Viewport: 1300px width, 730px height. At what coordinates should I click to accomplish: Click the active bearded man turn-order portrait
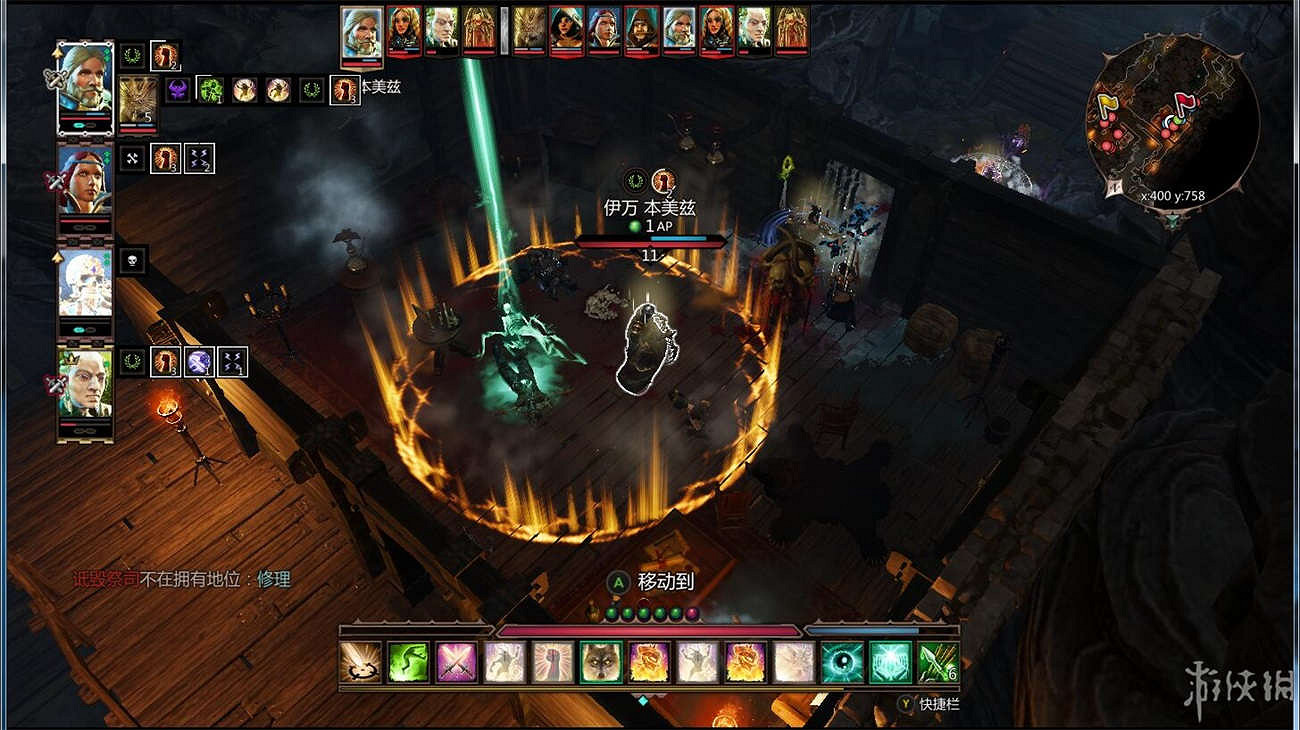[362, 33]
